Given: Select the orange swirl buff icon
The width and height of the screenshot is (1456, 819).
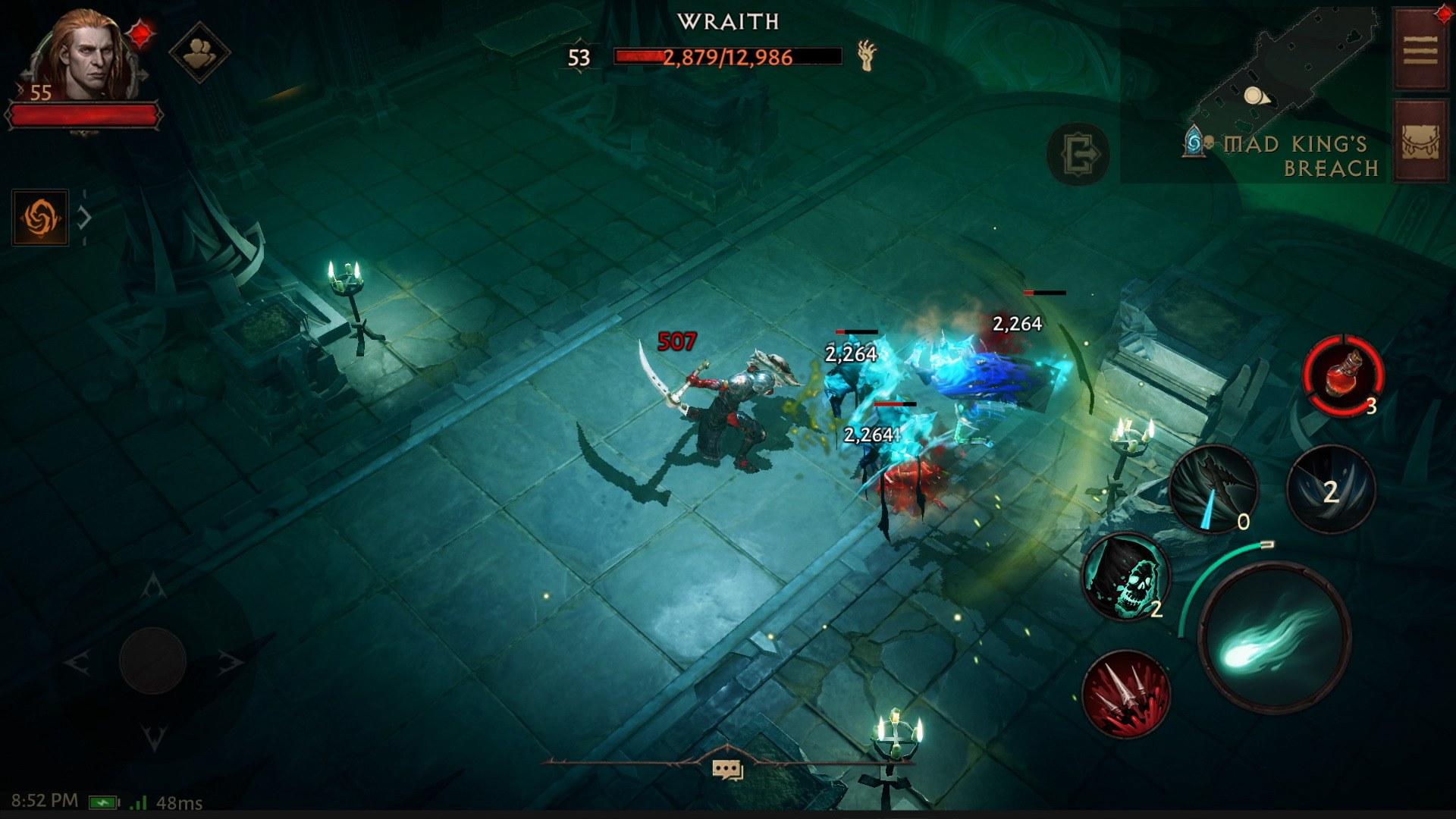Looking at the screenshot, I should (x=40, y=219).
